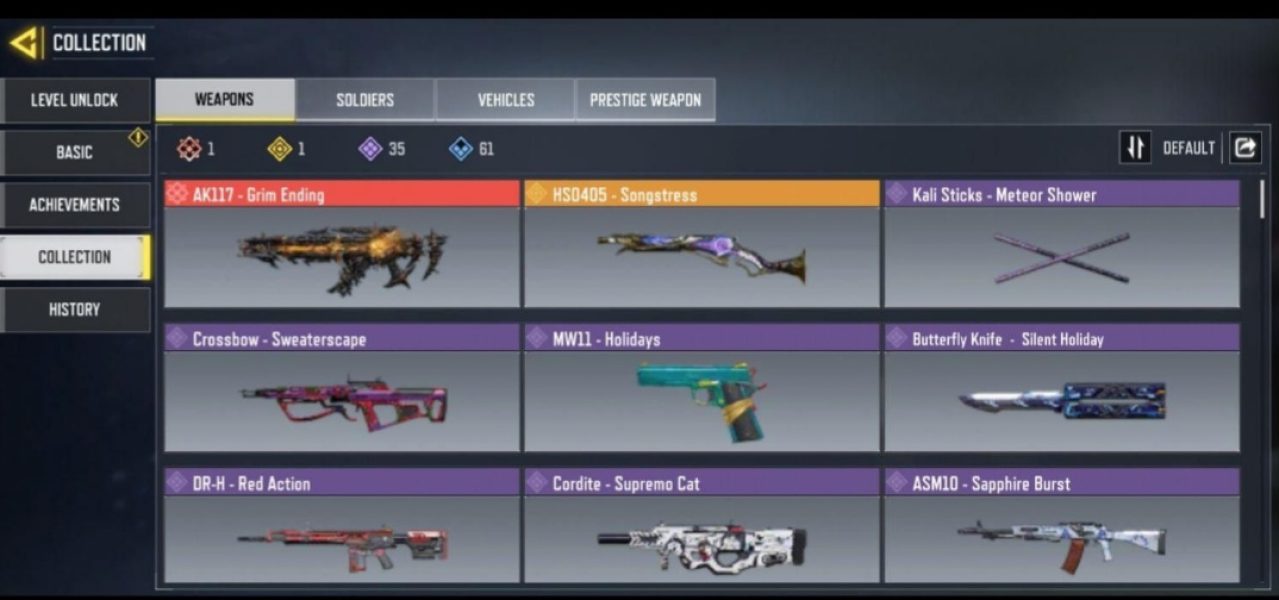Open the Kali Sticks Meteor Shower card
This screenshot has height=600, width=1279.
(x=1061, y=245)
